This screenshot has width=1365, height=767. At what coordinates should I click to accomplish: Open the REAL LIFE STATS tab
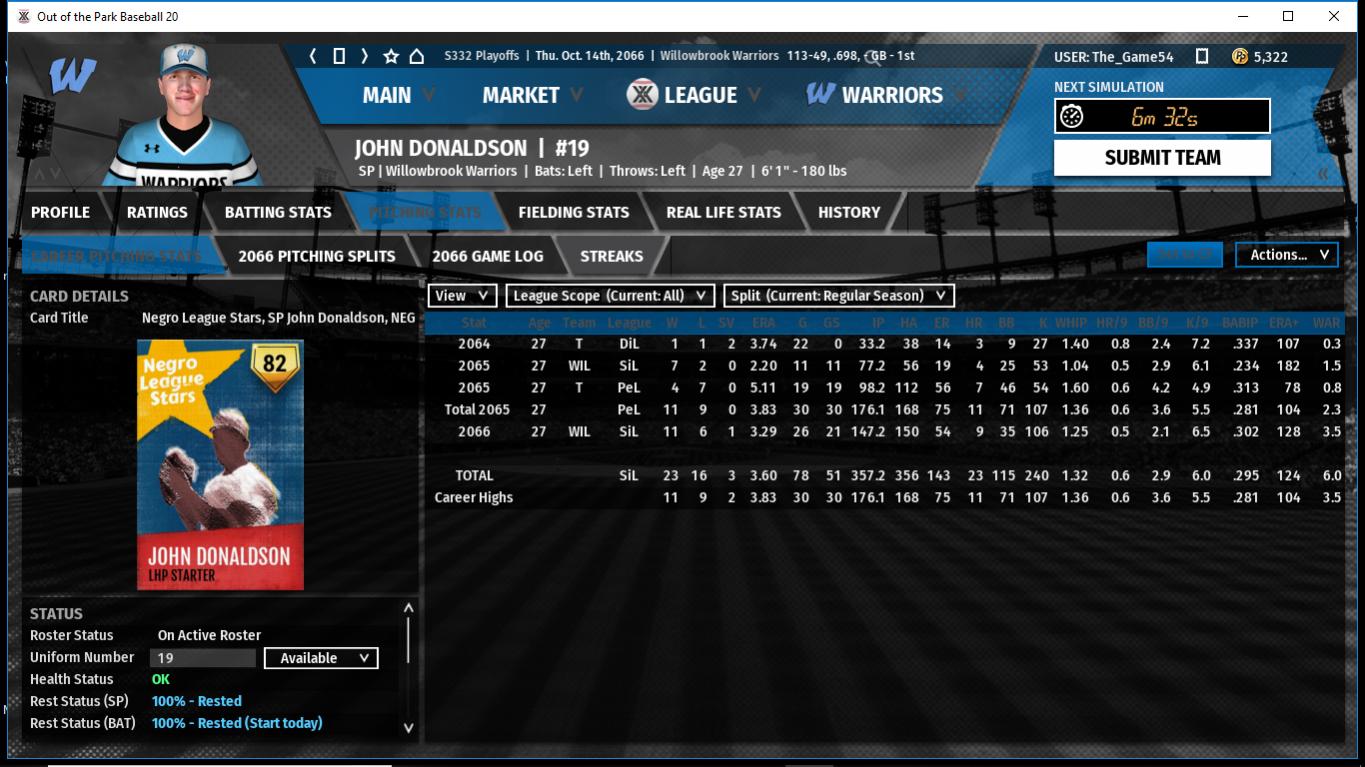click(x=723, y=212)
